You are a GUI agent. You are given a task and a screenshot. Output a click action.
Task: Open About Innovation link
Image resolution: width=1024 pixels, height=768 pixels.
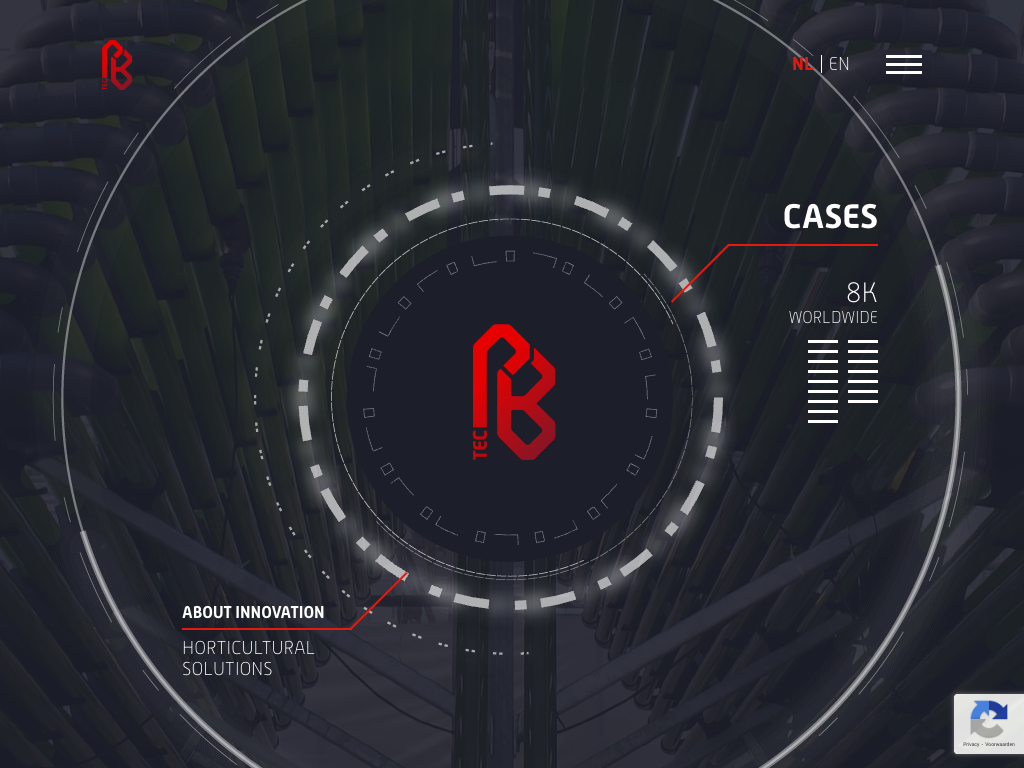[x=253, y=612]
